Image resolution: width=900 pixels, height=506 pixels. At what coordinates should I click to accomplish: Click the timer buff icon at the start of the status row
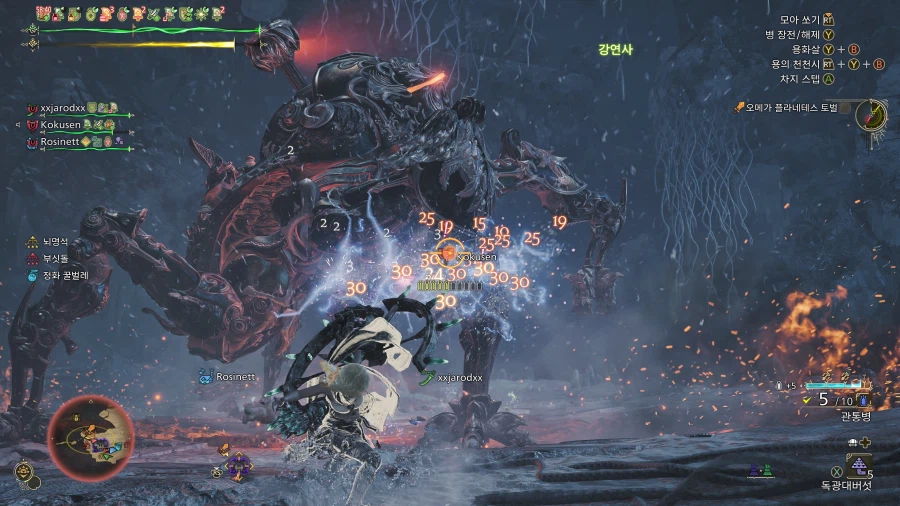point(44,14)
